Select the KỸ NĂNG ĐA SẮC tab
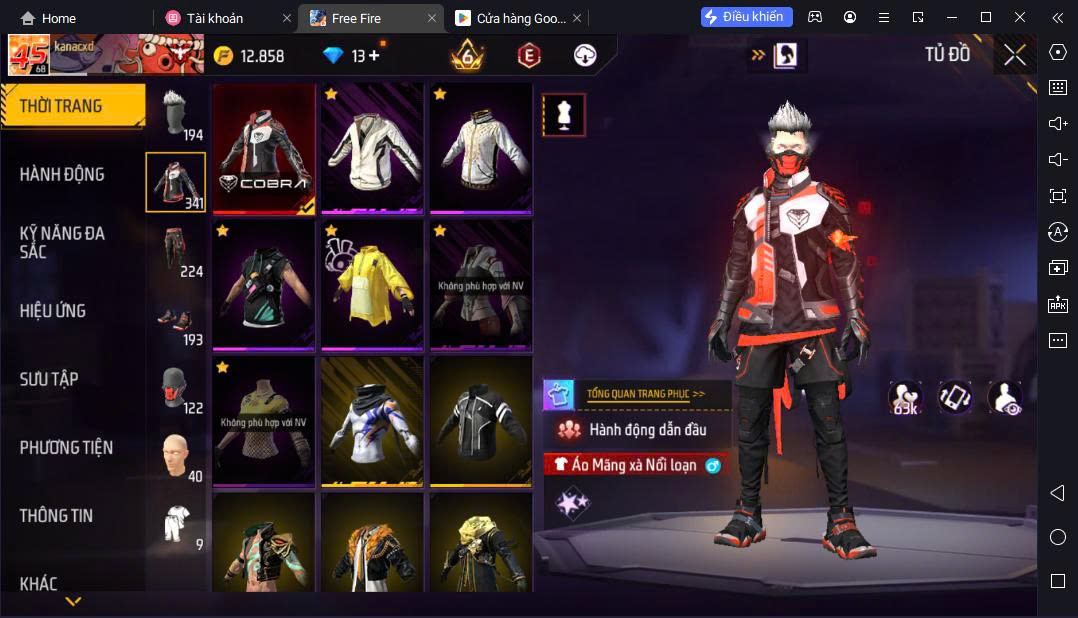This screenshot has height=618, width=1078. pos(62,242)
